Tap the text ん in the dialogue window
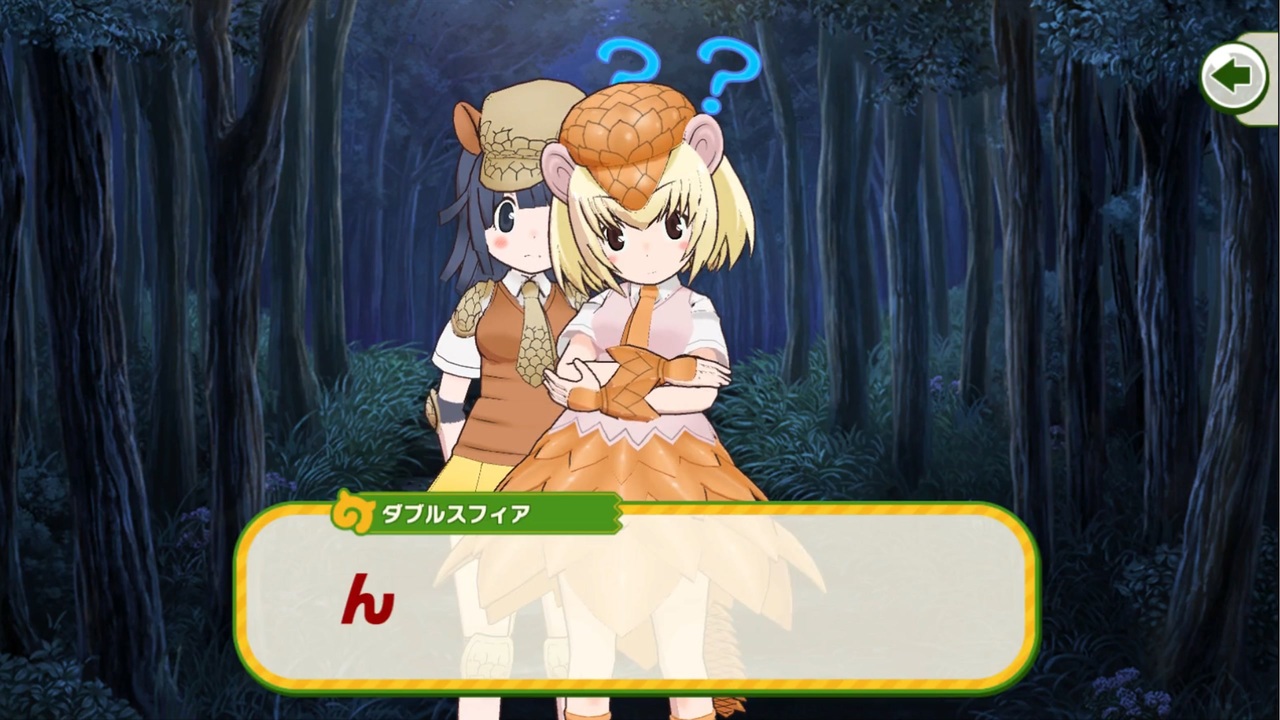This screenshot has height=720, width=1280. pyautogui.click(x=370, y=600)
